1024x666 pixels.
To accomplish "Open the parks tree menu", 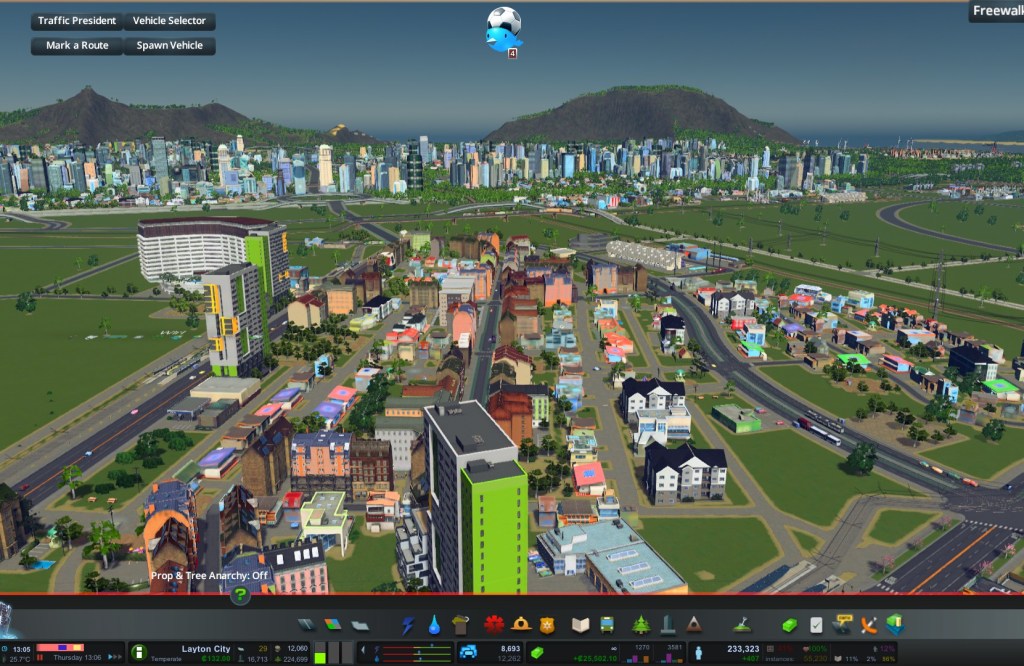I will pyautogui.click(x=640, y=625).
